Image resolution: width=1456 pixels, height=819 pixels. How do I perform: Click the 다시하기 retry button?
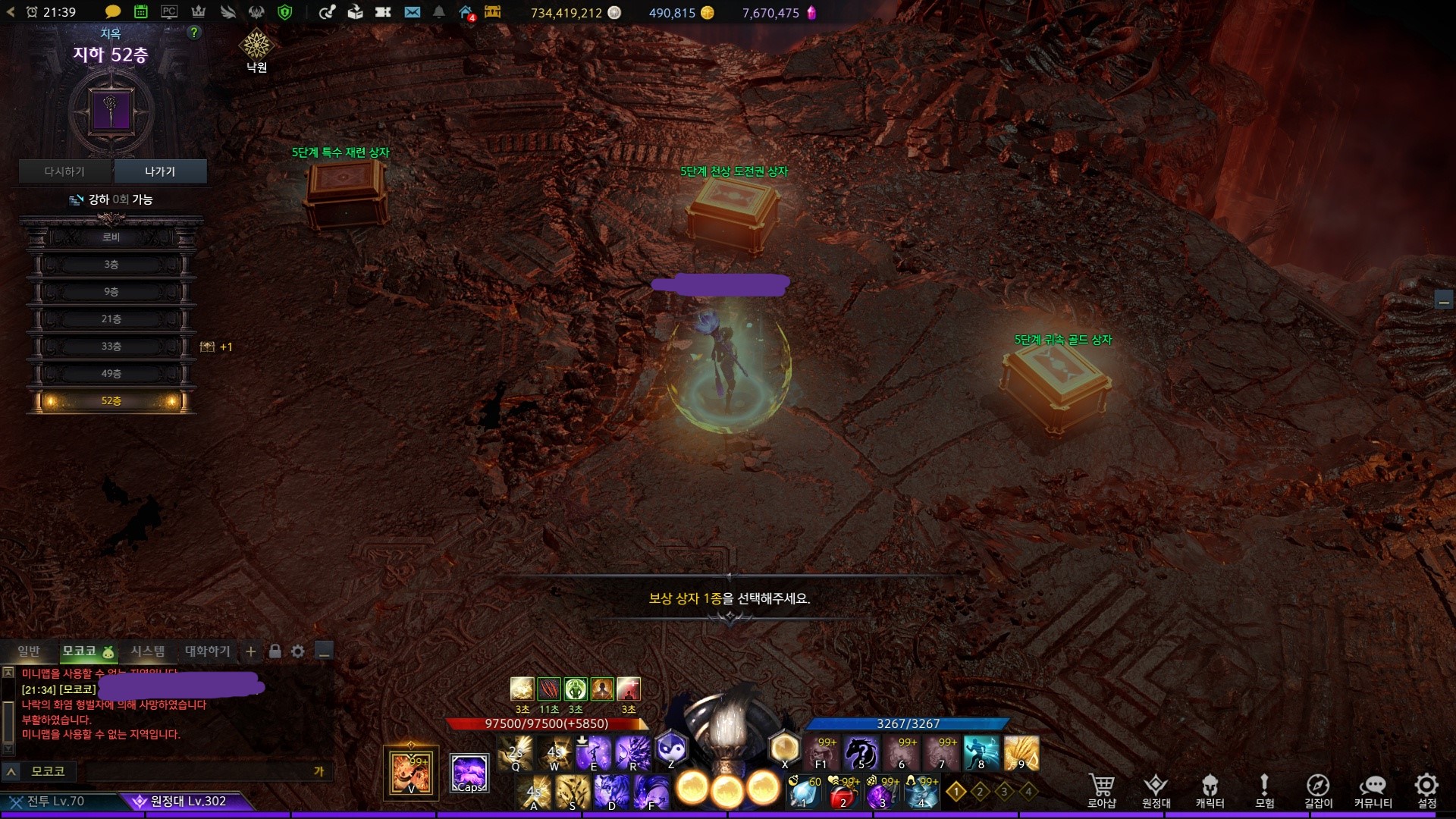(65, 171)
